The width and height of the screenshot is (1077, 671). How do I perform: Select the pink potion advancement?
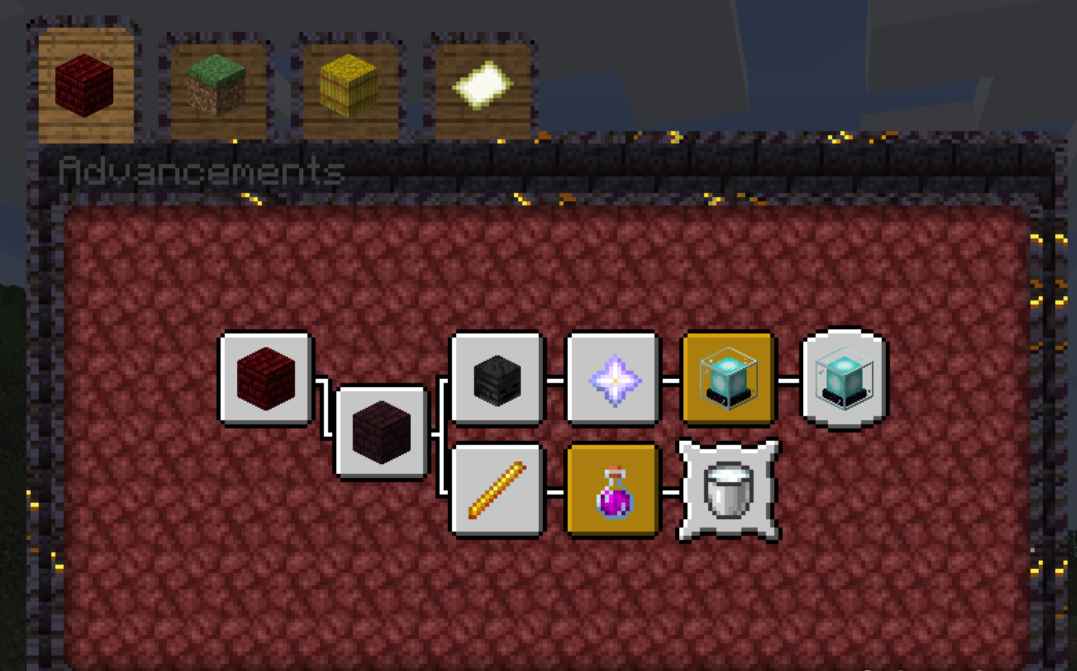tap(612, 491)
